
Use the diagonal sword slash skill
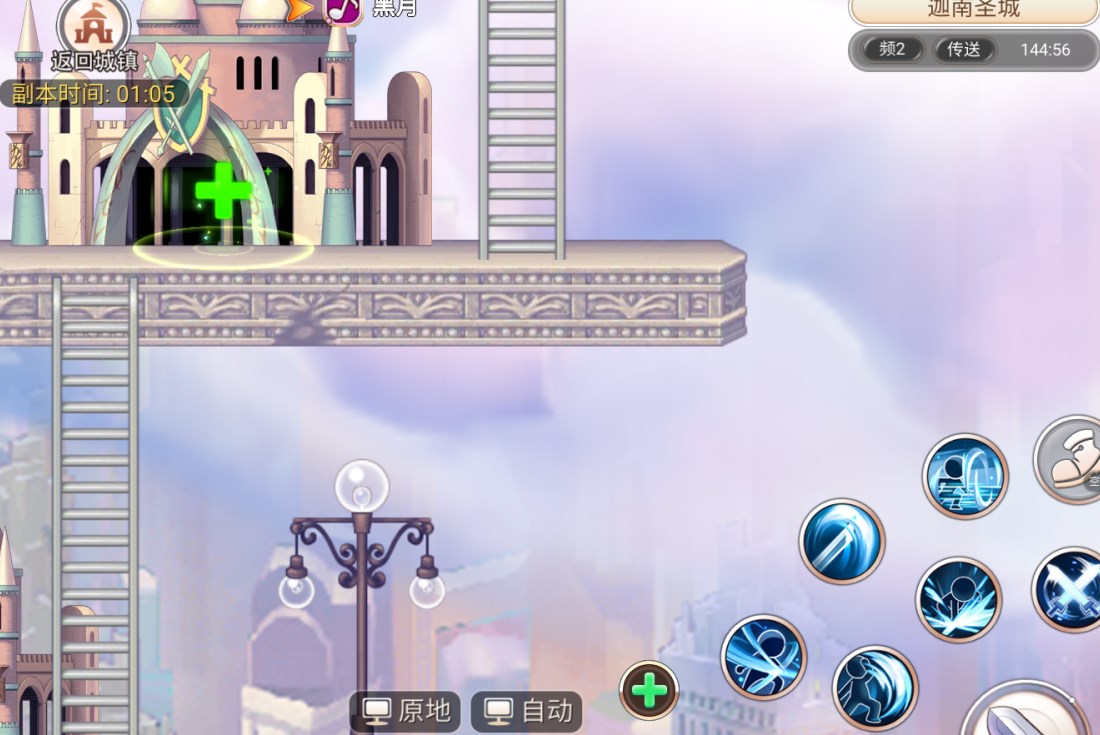pyautogui.click(x=842, y=541)
